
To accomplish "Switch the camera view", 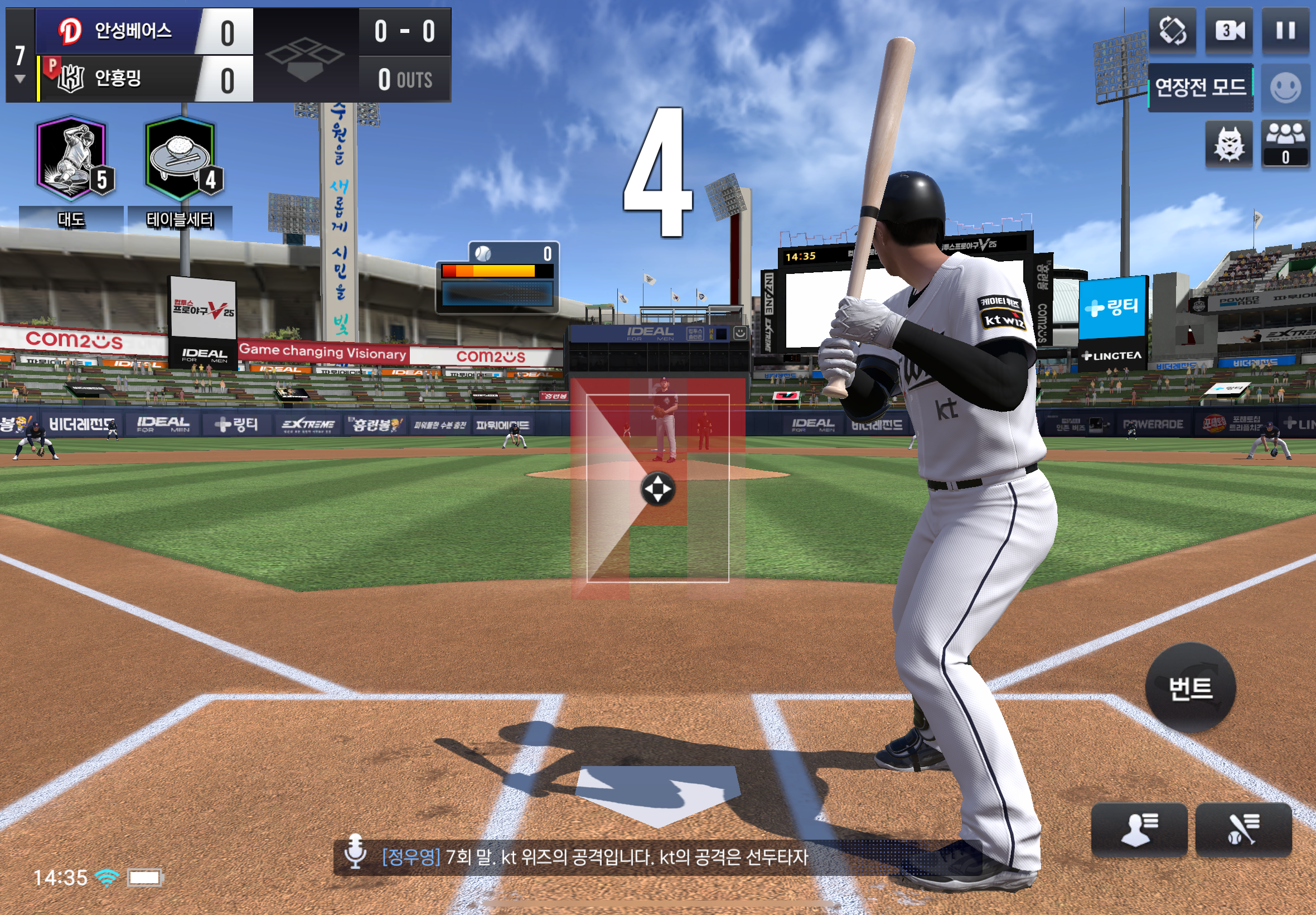I will [x=1229, y=30].
